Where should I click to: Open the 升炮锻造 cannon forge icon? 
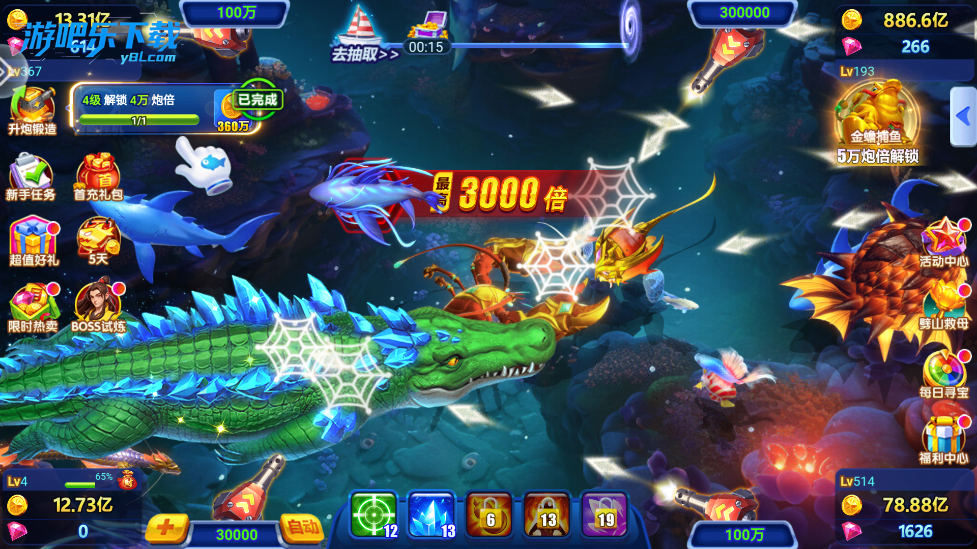click(33, 108)
